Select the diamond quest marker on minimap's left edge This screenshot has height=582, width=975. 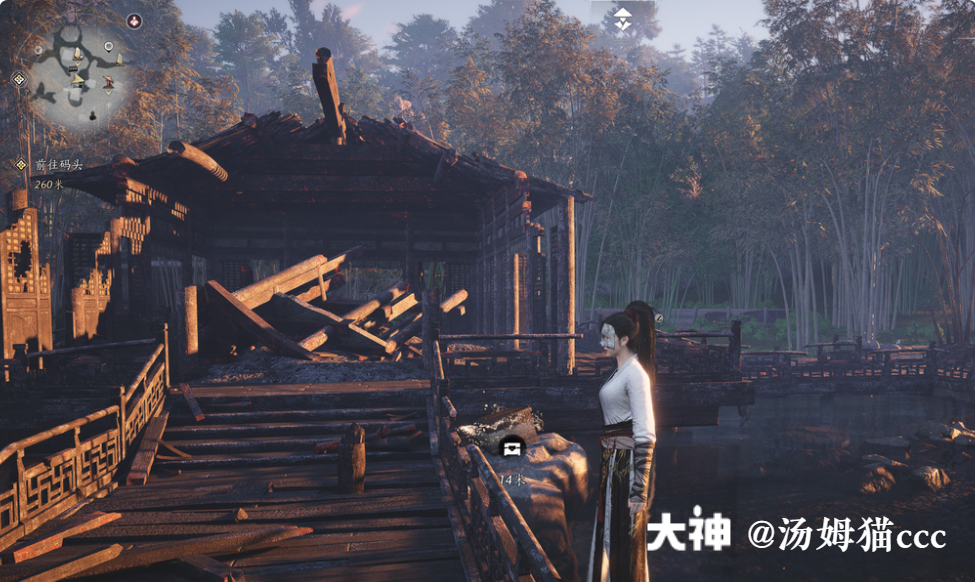point(18,79)
